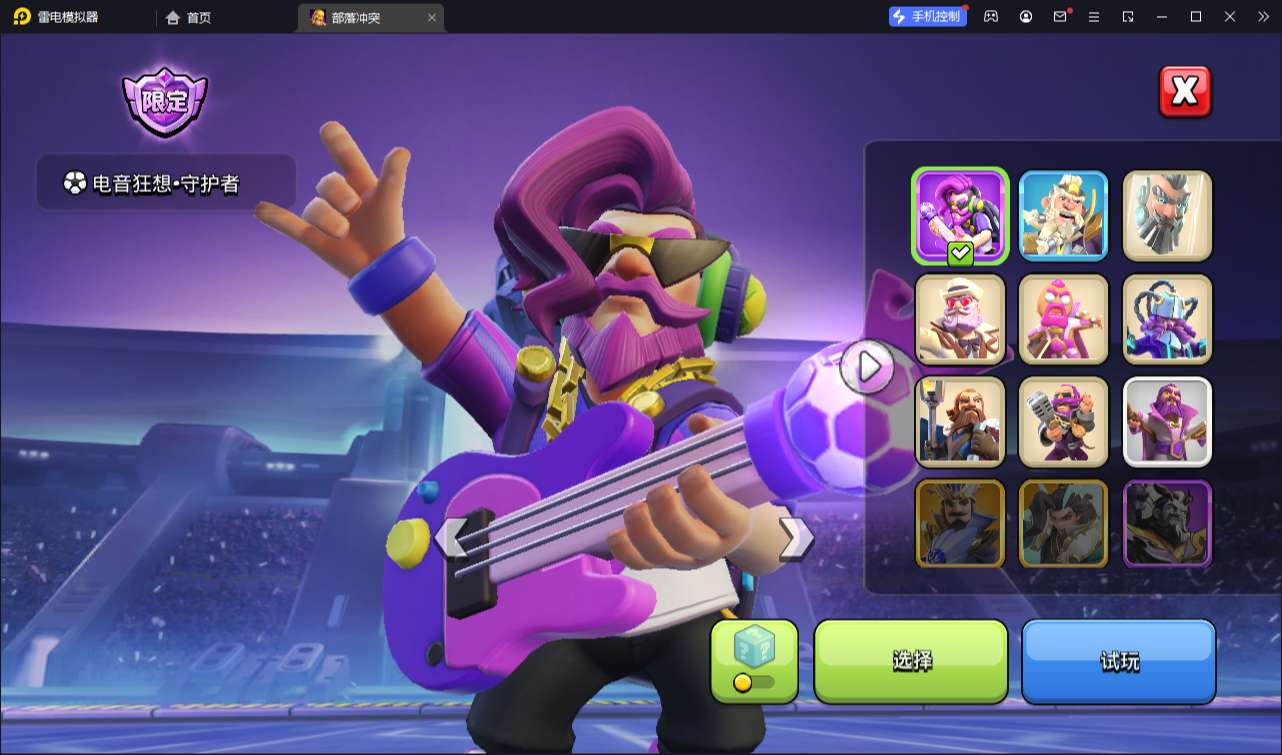Choose the white-bearded king skin with blue border
Viewport: 1282px width, 755px height.
(x=1063, y=214)
